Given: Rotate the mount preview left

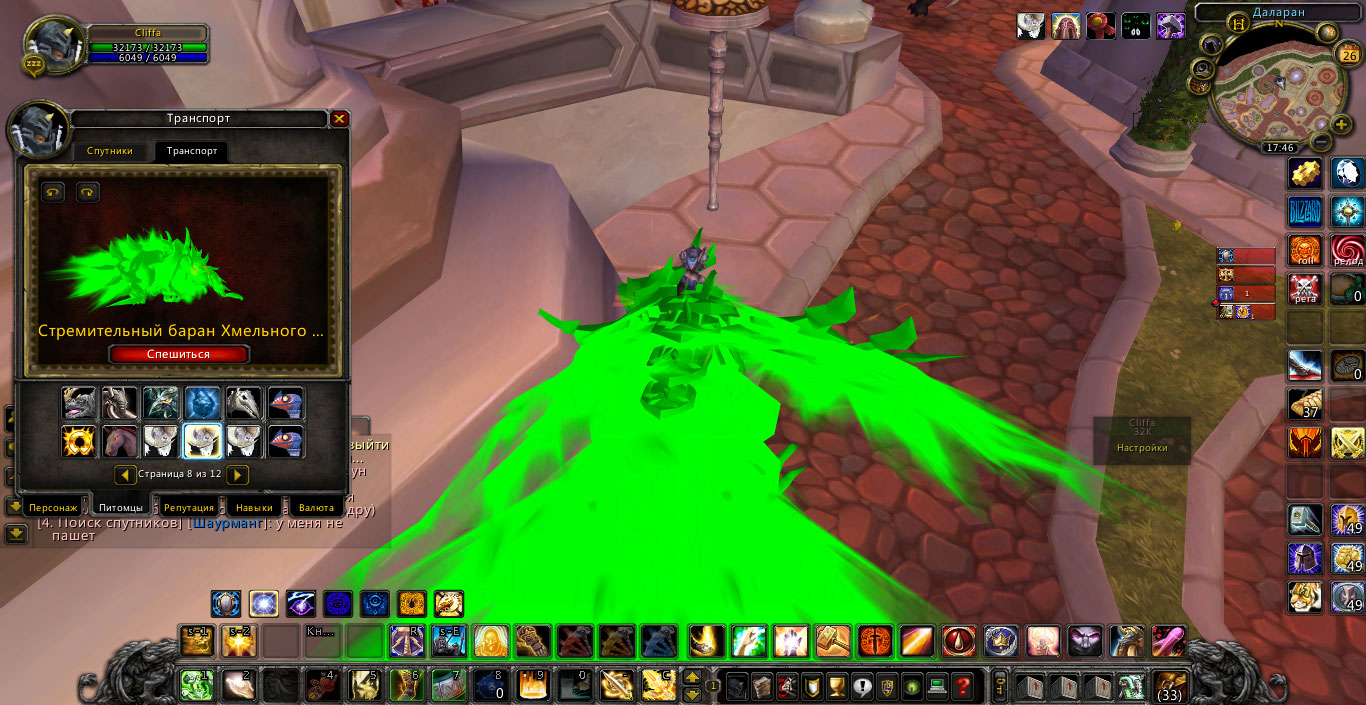Looking at the screenshot, I should (53, 192).
